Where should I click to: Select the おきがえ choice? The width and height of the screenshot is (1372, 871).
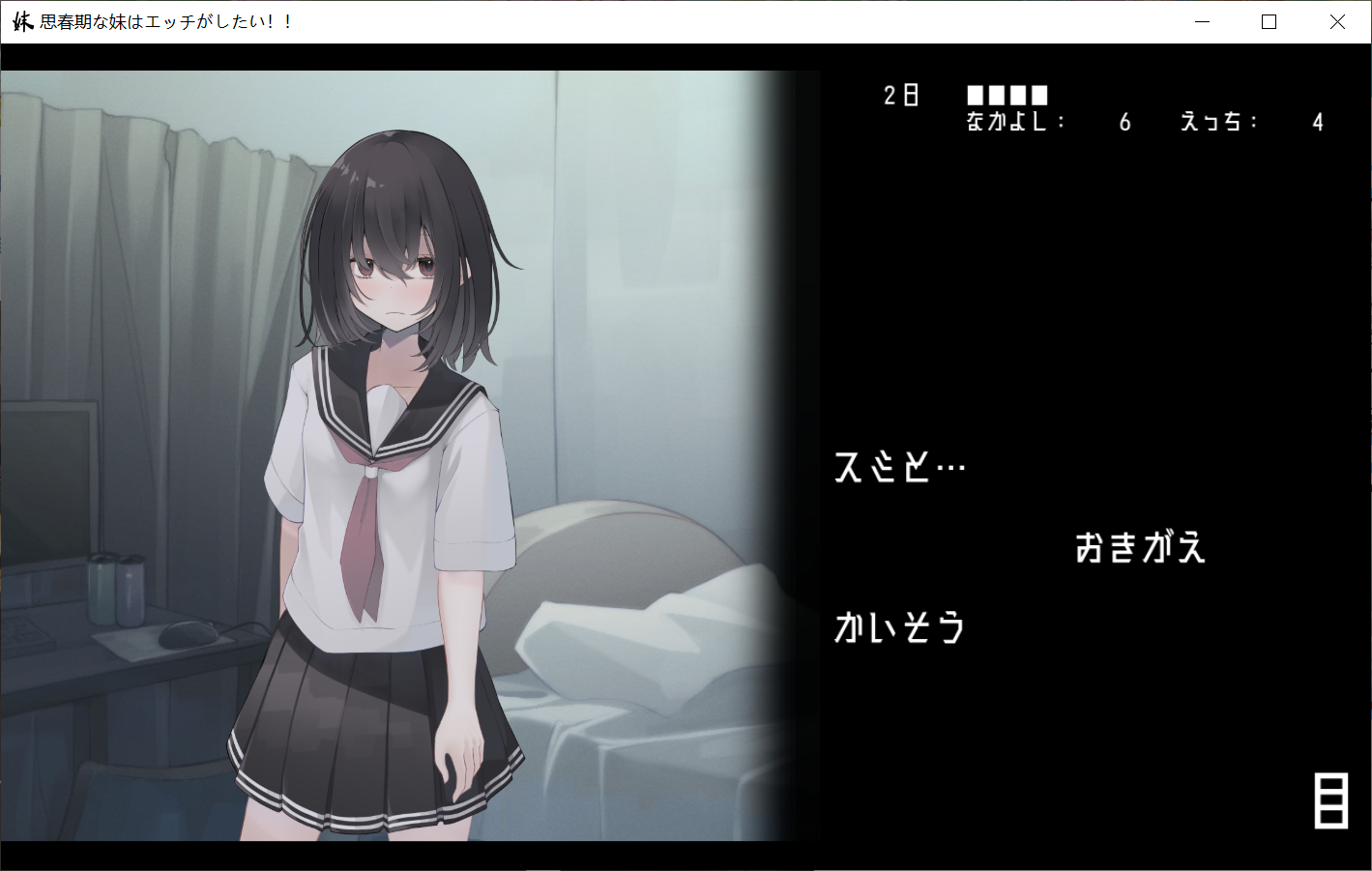pos(1140,548)
